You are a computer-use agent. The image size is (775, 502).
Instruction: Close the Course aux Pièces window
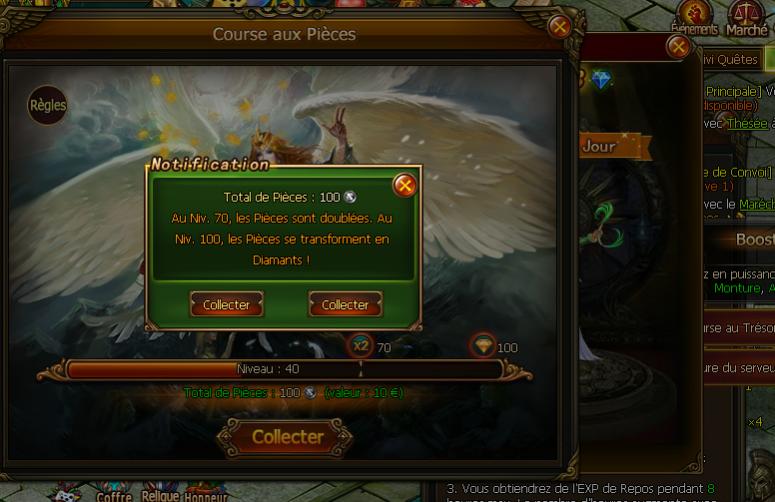pyautogui.click(x=560, y=27)
